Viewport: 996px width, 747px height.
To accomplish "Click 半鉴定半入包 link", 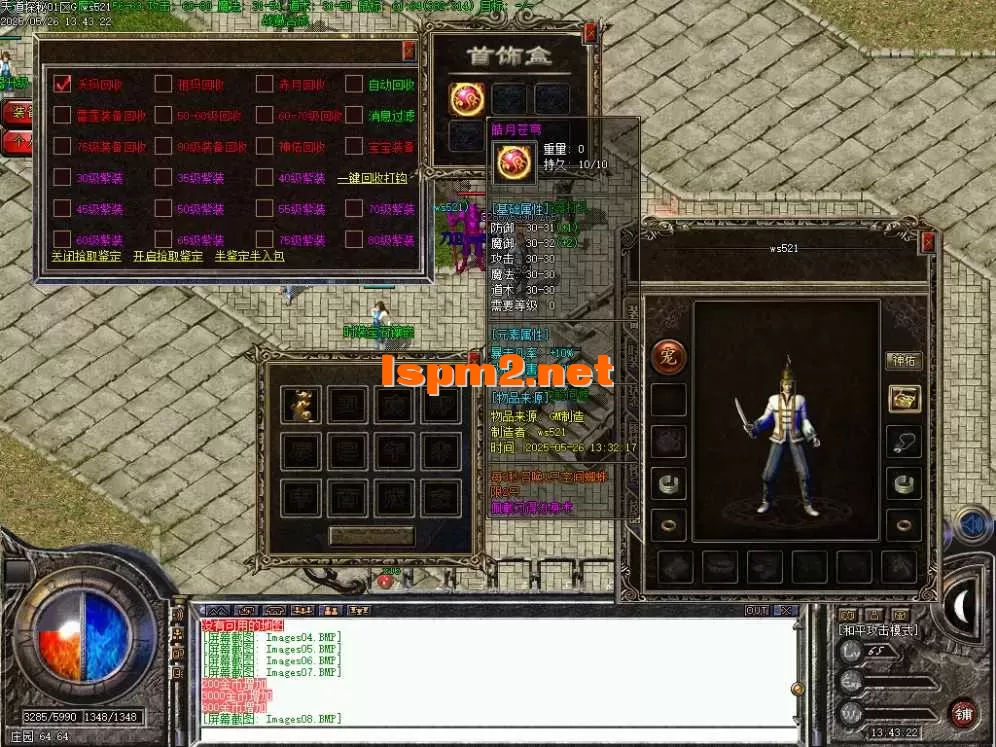I will point(249,256).
